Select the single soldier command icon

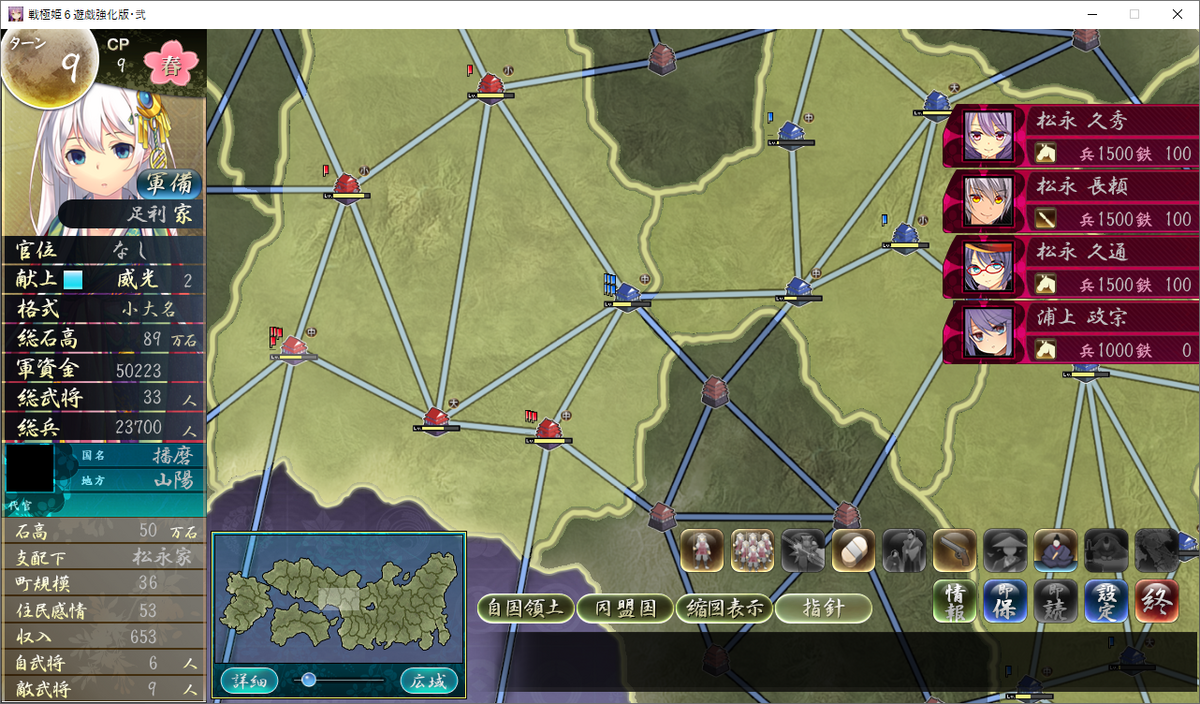[x=702, y=550]
